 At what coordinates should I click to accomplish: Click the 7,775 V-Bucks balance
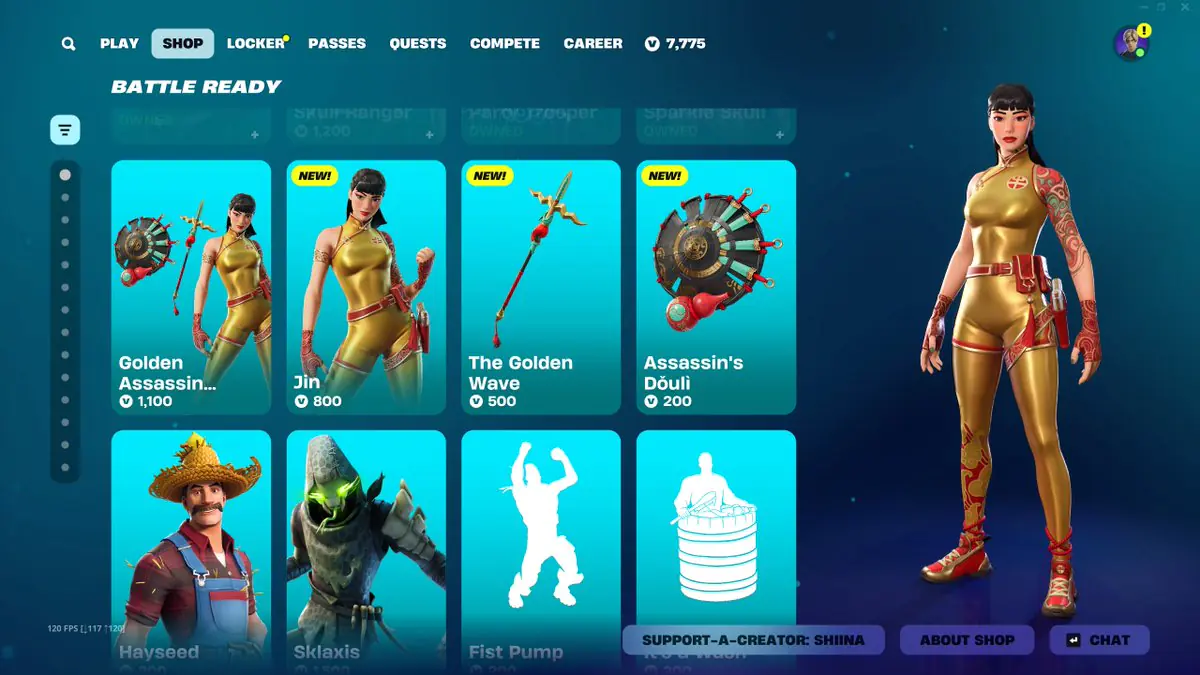click(676, 44)
